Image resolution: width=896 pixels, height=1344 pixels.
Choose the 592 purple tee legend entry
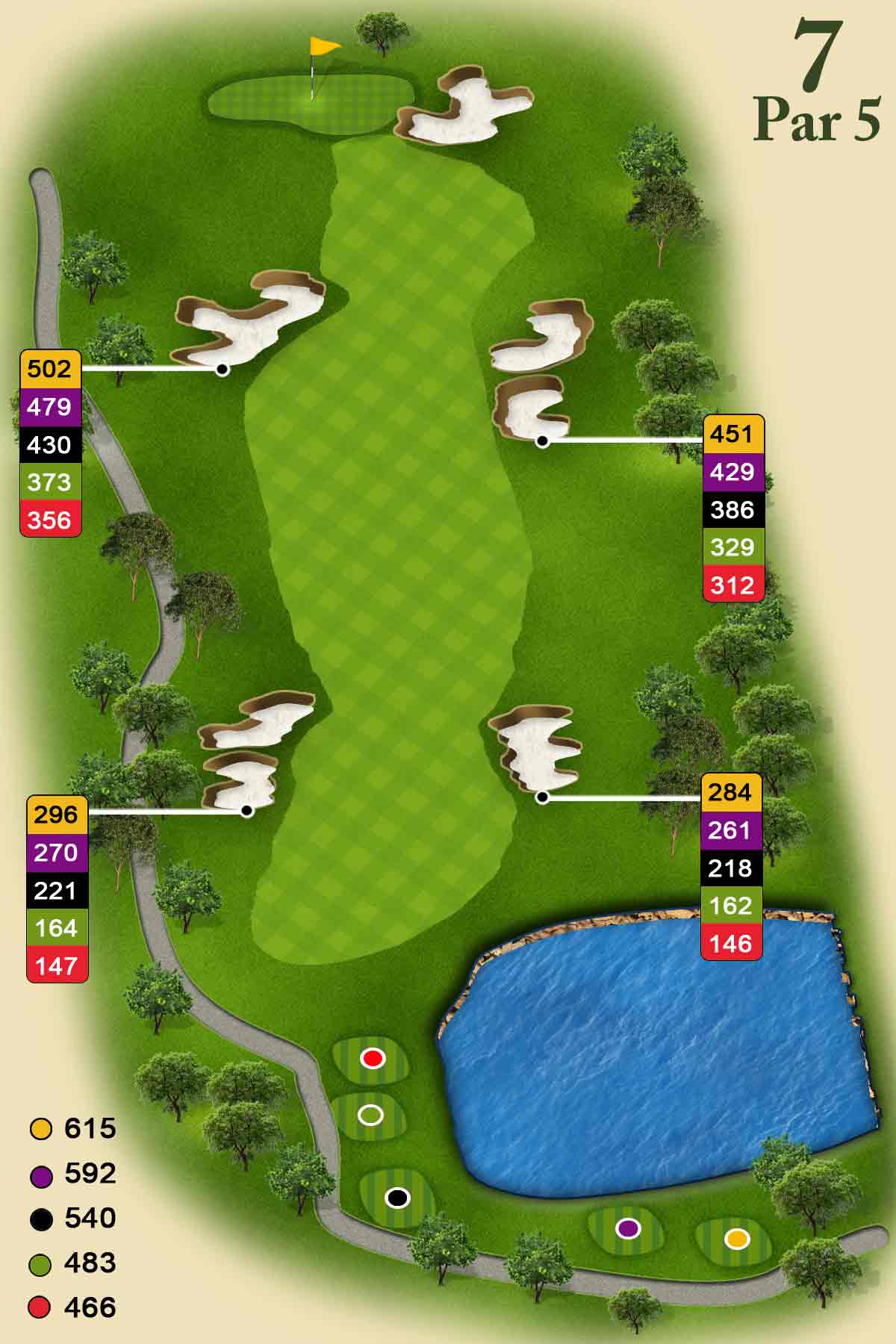coord(72,1174)
